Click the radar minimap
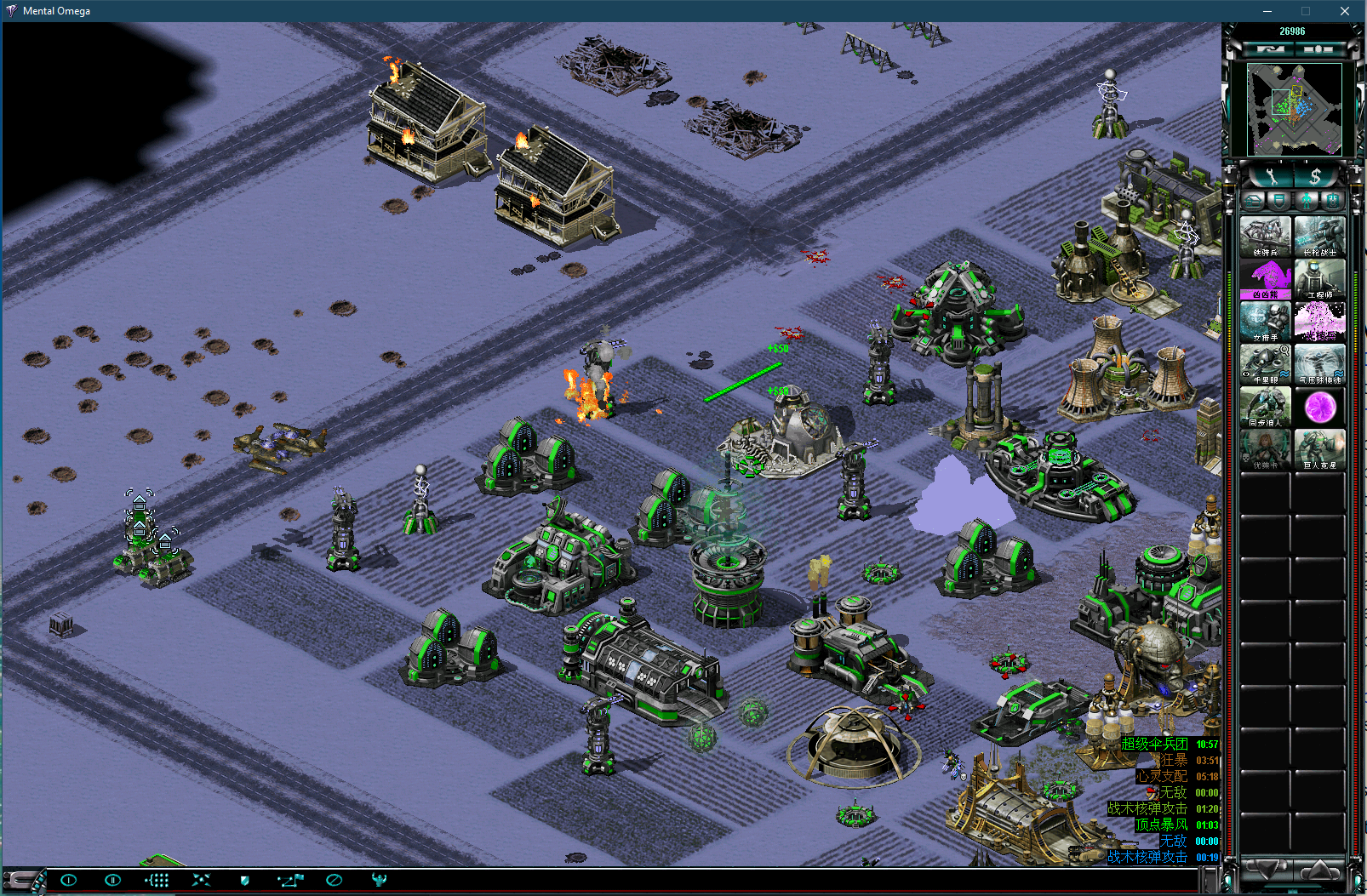Viewport: 1367px width, 896px height. [1294, 109]
